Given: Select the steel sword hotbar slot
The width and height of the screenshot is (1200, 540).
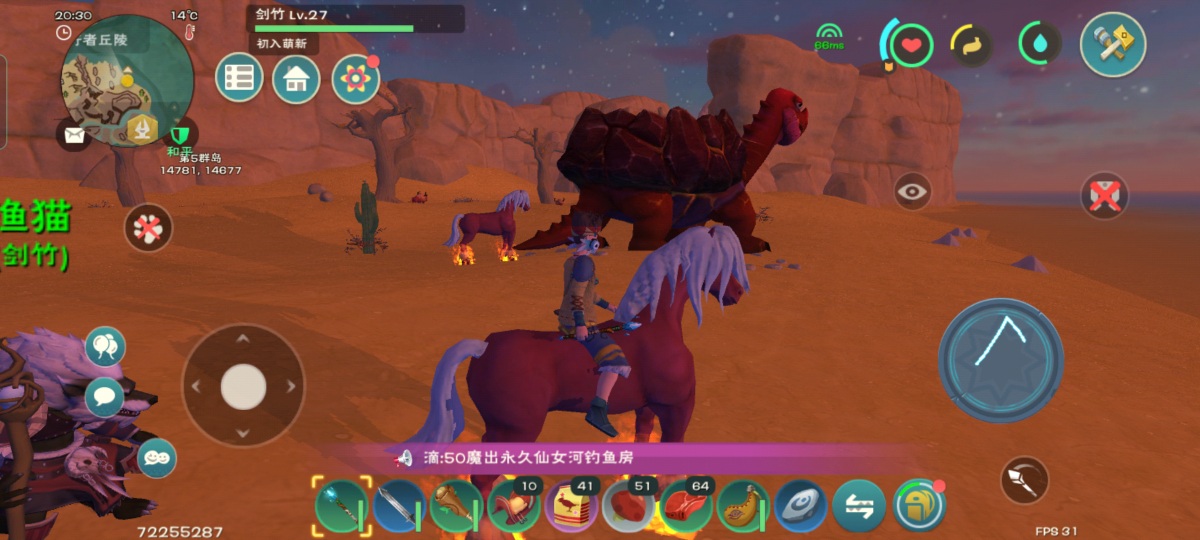Looking at the screenshot, I should (400, 506).
